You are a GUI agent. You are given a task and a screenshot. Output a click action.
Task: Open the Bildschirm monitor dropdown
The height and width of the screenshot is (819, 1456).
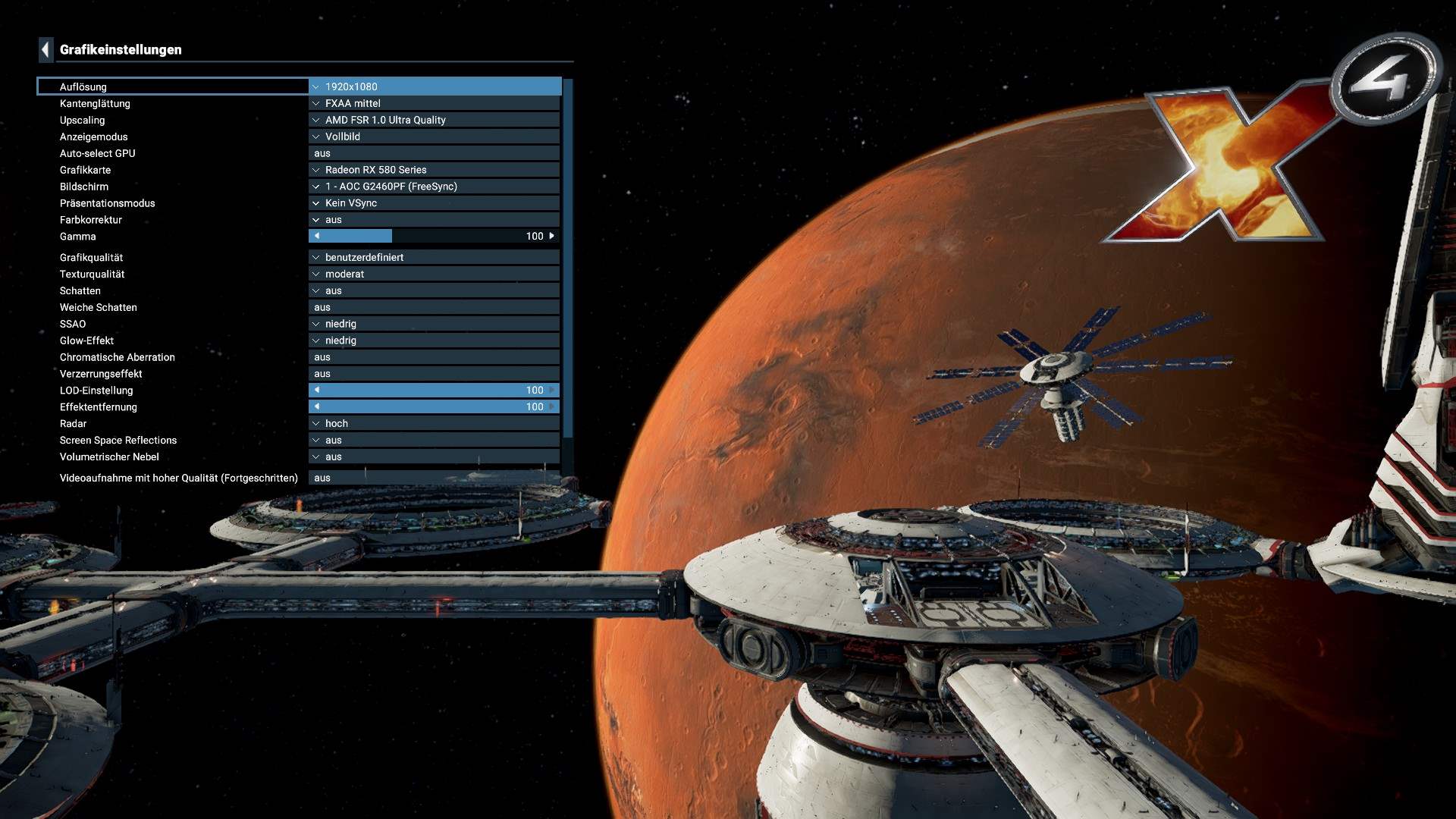click(x=434, y=187)
